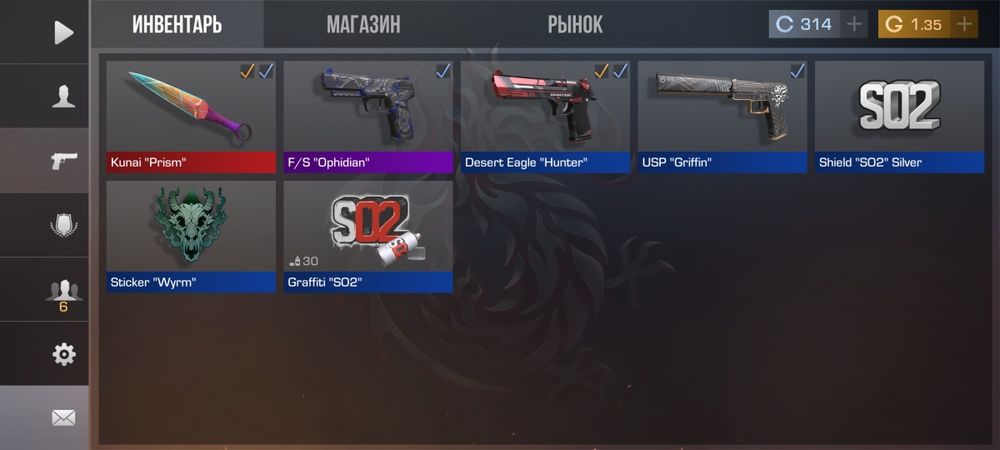Select the Kunai "Prism" knife item
1000x450 pixels.
point(191,116)
